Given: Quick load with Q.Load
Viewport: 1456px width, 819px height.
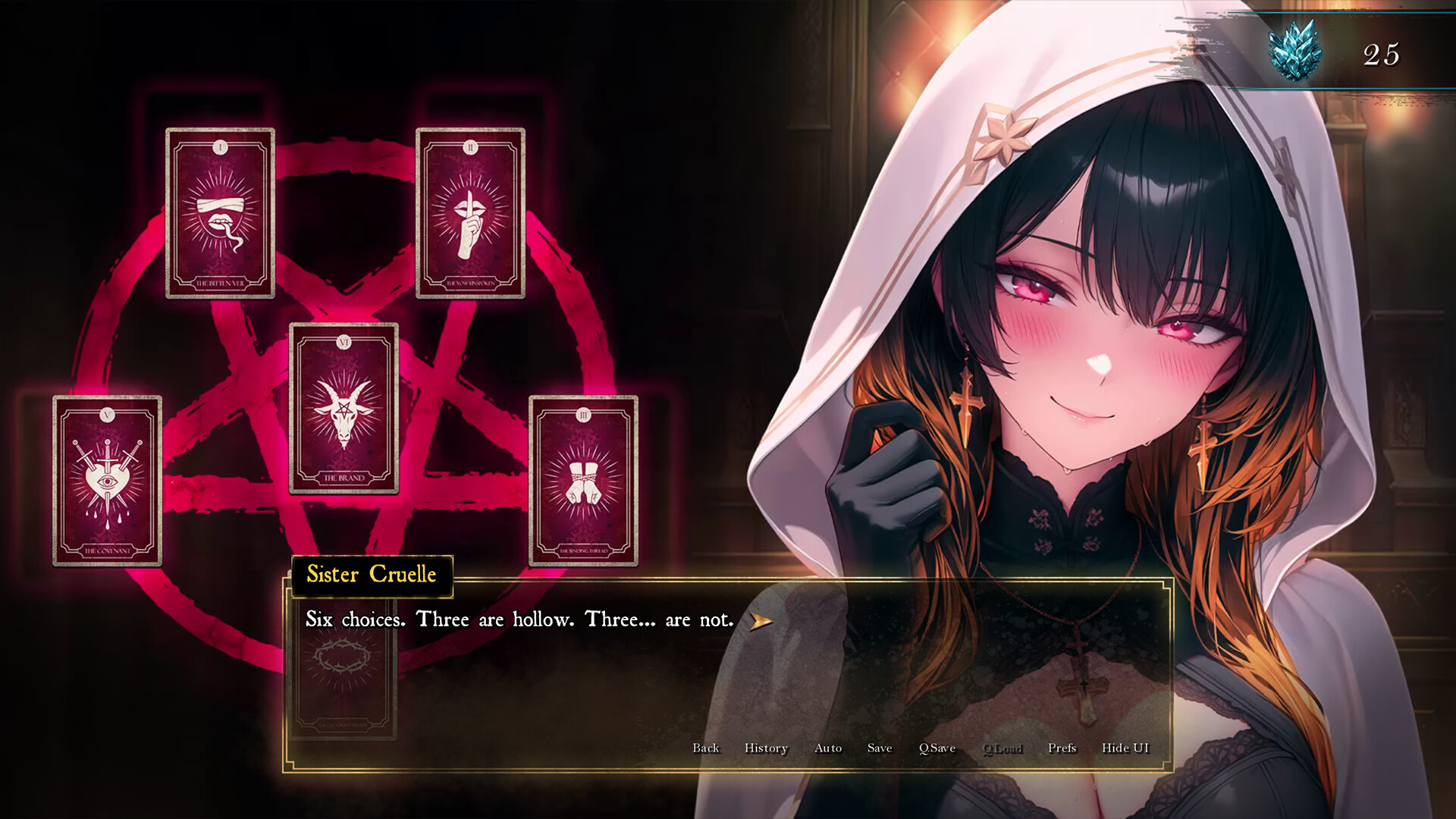Looking at the screenshot, I should click(x=1003, y=748).
